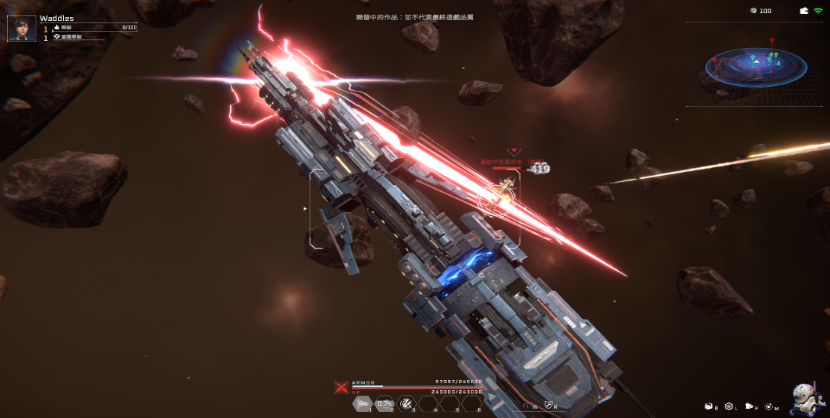830x418 pixels.
Task: Open the hexagon menu icon labeled L
Action: click(x=729, y=405)
